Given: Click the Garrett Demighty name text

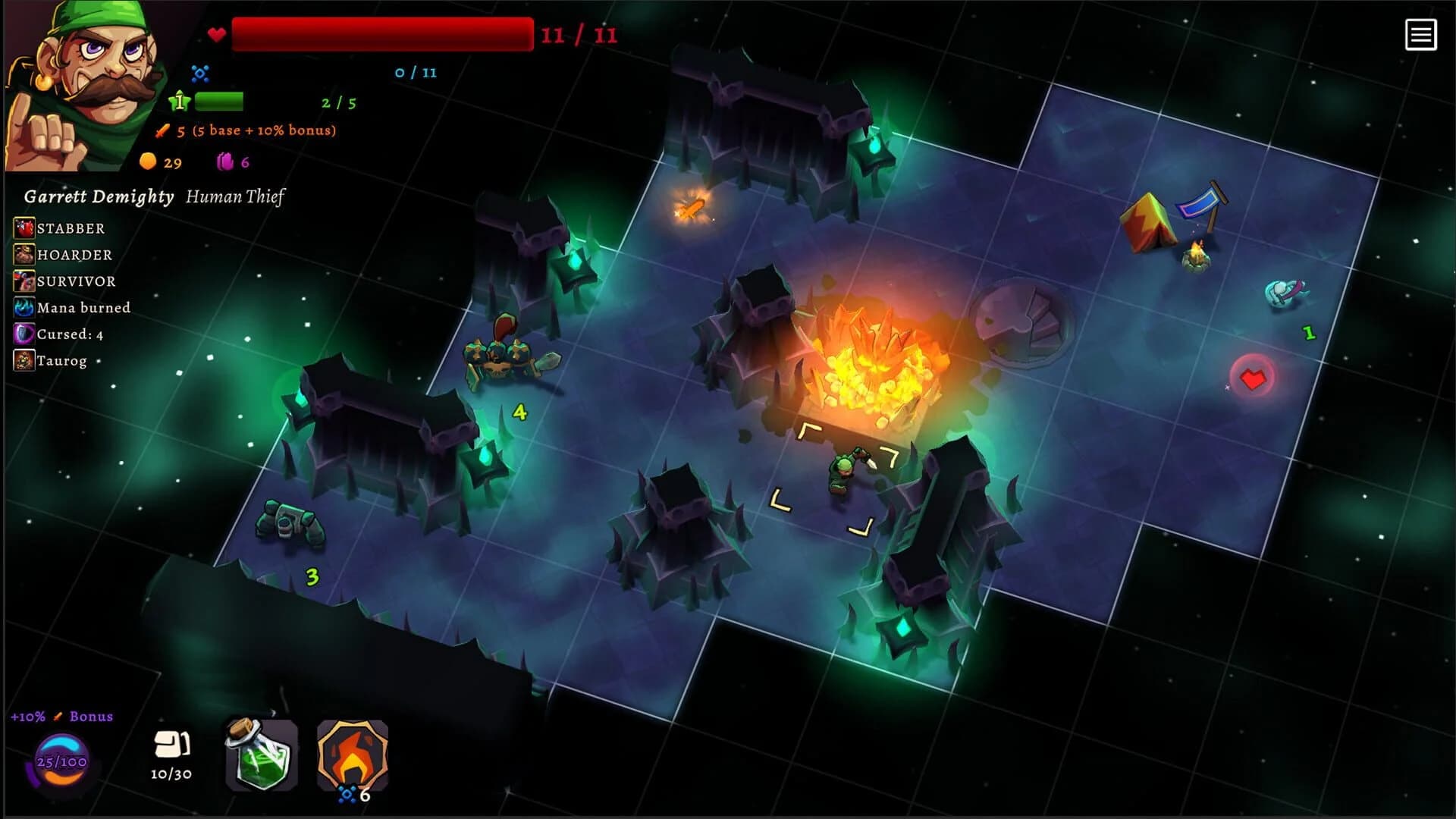Looking at the screenshot, I should click(x=99, y=196).
